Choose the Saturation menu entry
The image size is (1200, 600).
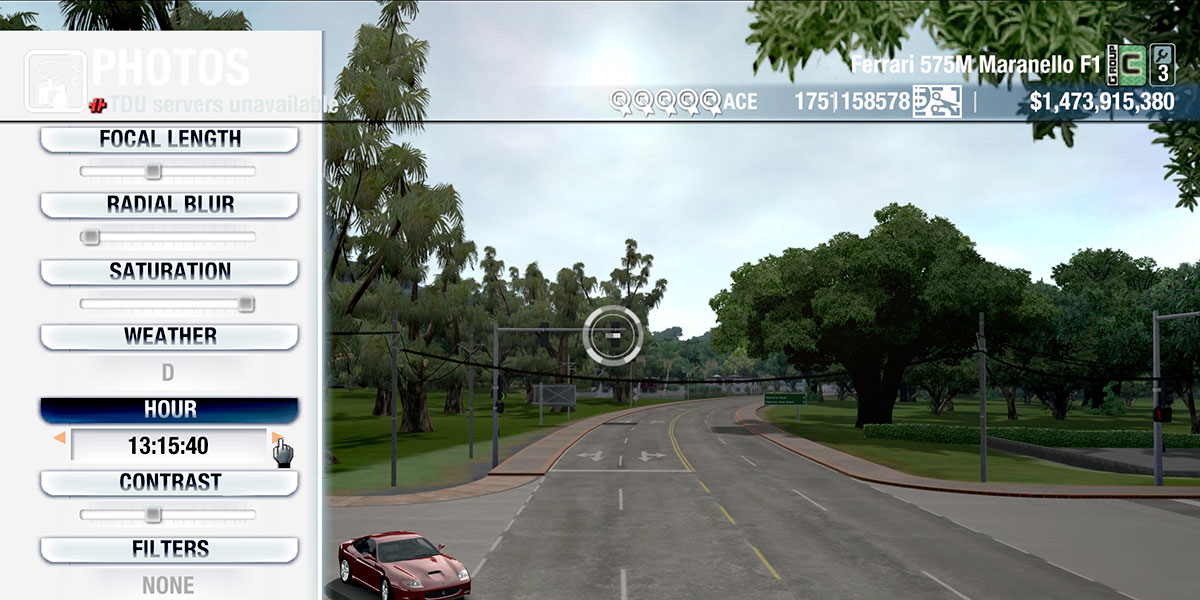pos(169,271)
